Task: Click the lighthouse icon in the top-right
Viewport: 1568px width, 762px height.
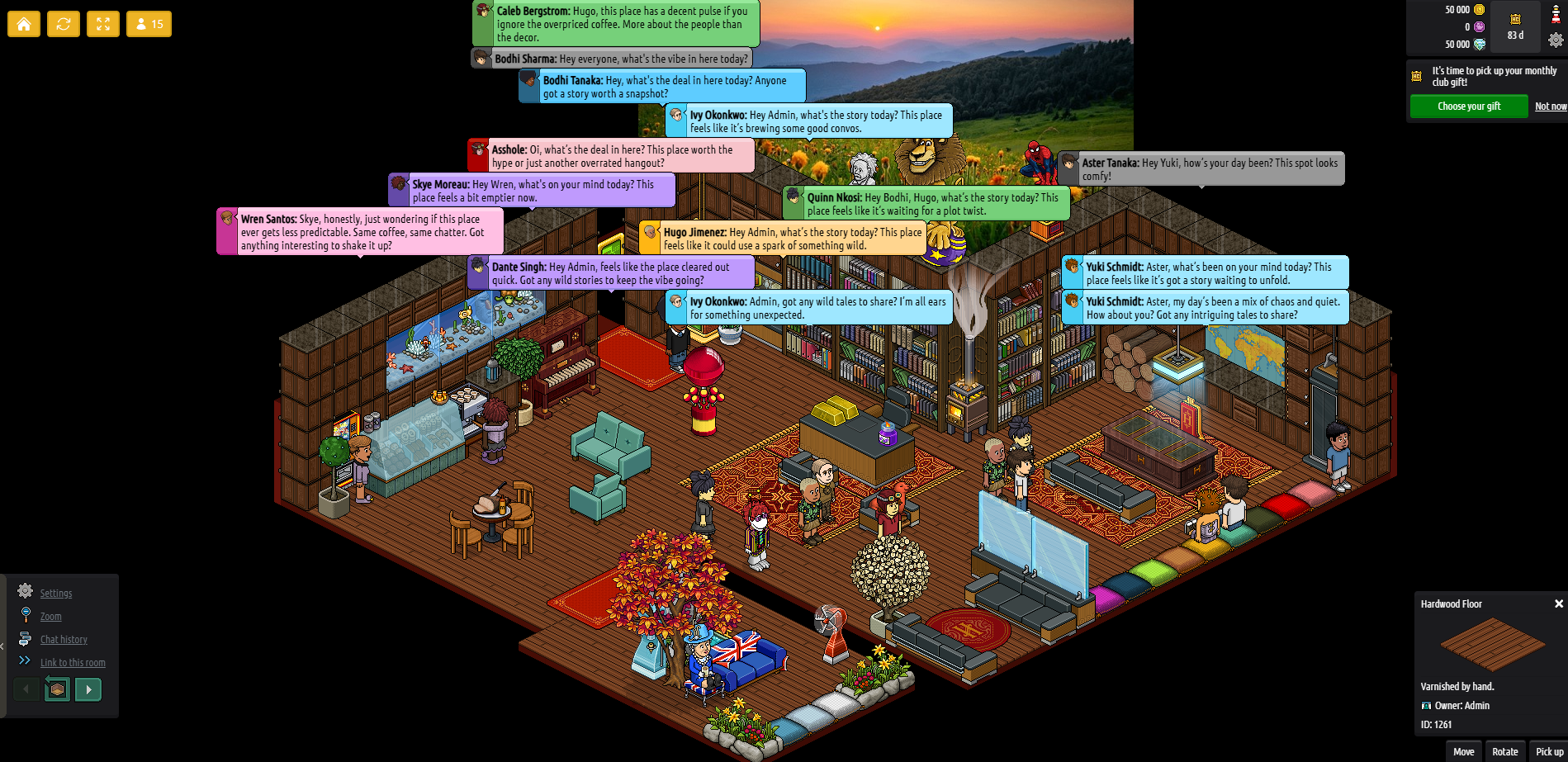Action: point(1556,13)
